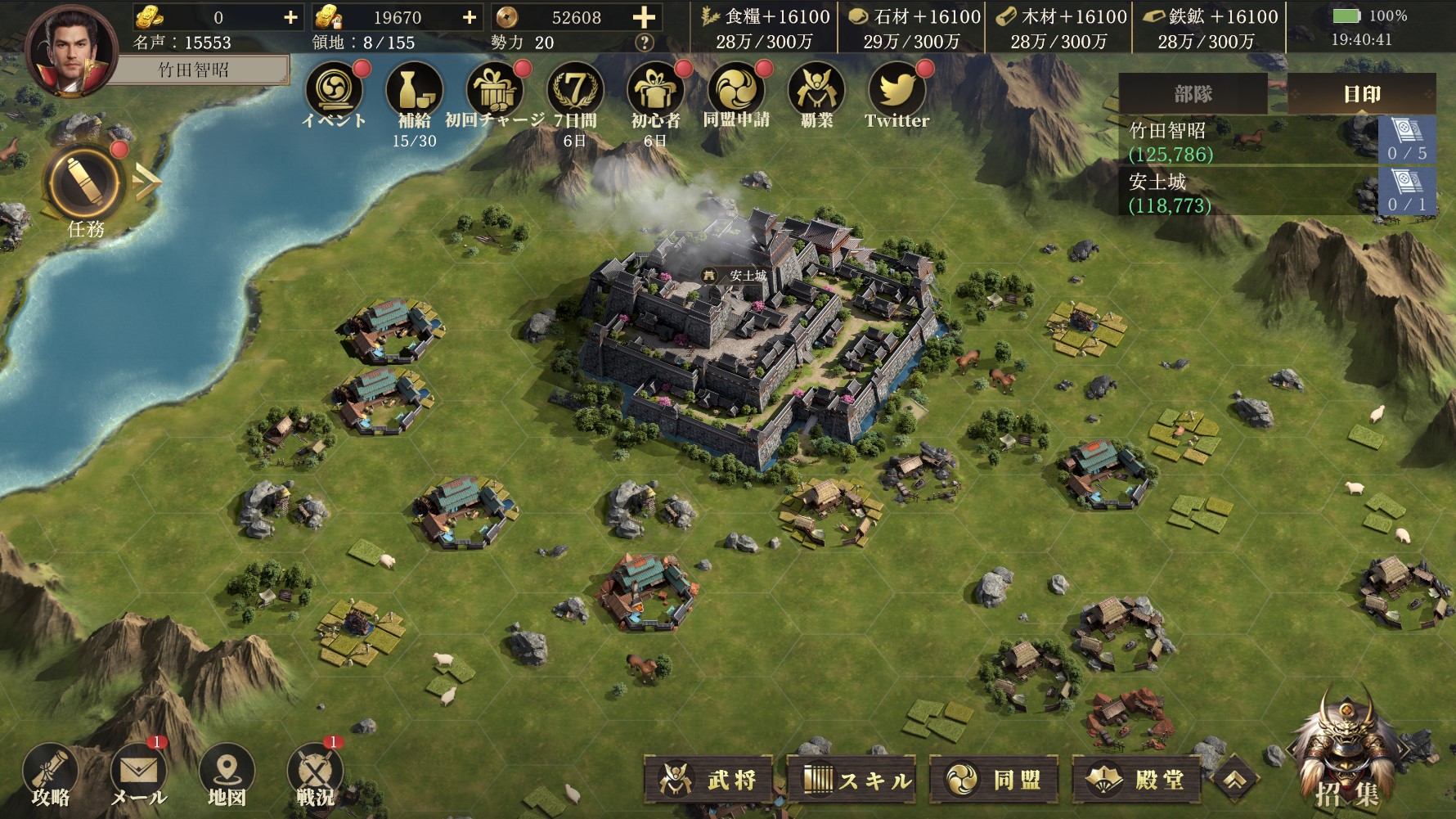Open the 同盟申請 alliance application icon
1456x819 pixels.
pos(736,92)
